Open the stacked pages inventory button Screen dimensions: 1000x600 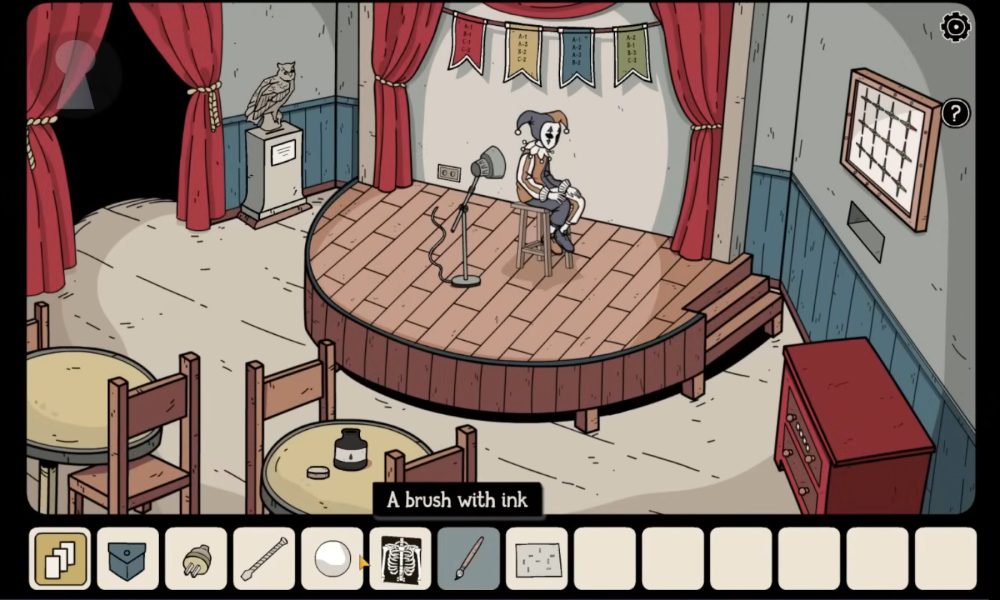point(61,558)
